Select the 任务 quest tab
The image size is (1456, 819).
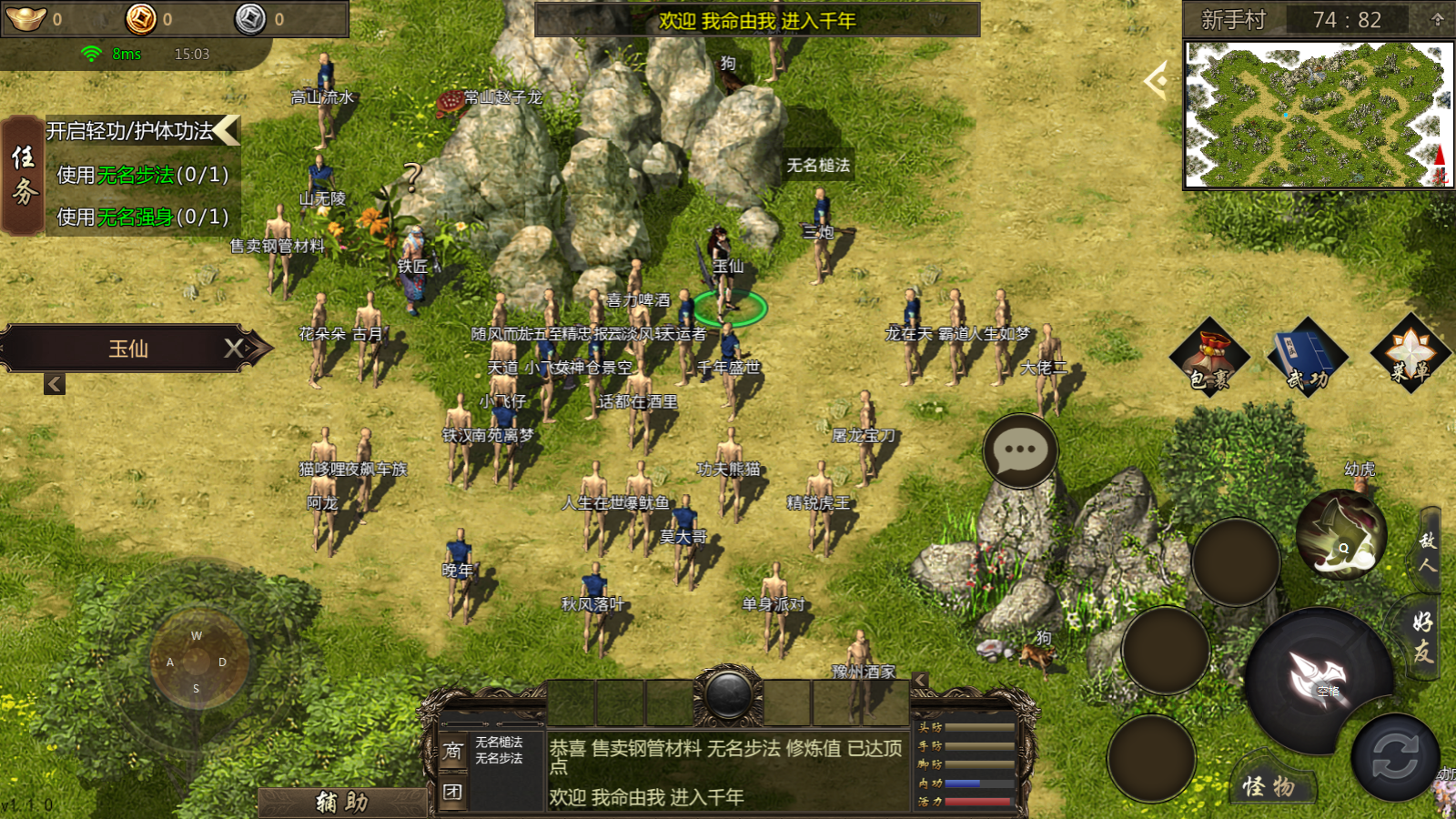[x=24, y=176]
